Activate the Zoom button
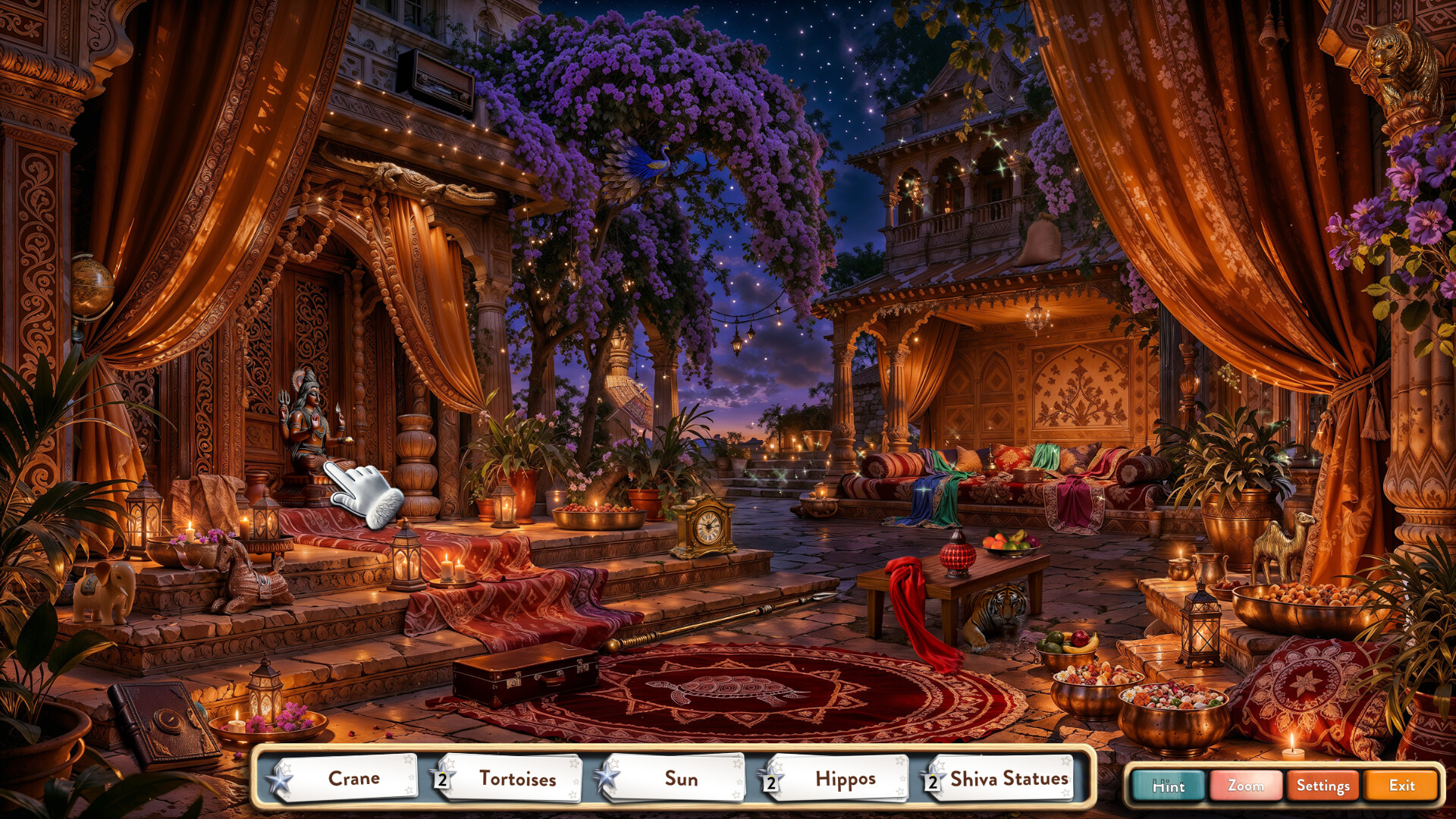The height and width of the screenshot is (819, 1456). [1246, 786]
